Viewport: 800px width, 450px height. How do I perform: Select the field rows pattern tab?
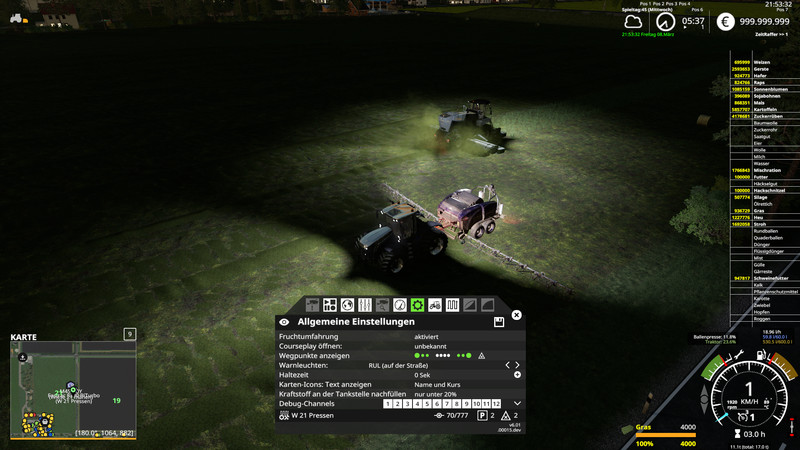tap(452, 304)
